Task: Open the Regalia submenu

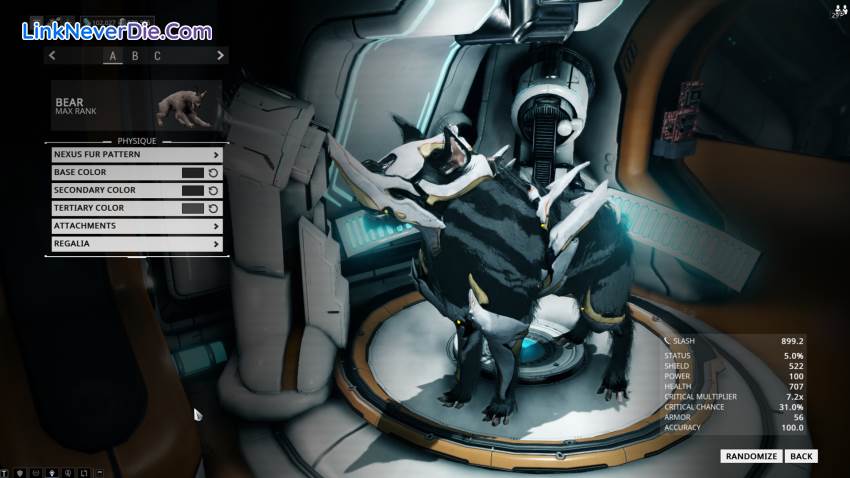Action: pyautogui.click(x=136, y=243)
